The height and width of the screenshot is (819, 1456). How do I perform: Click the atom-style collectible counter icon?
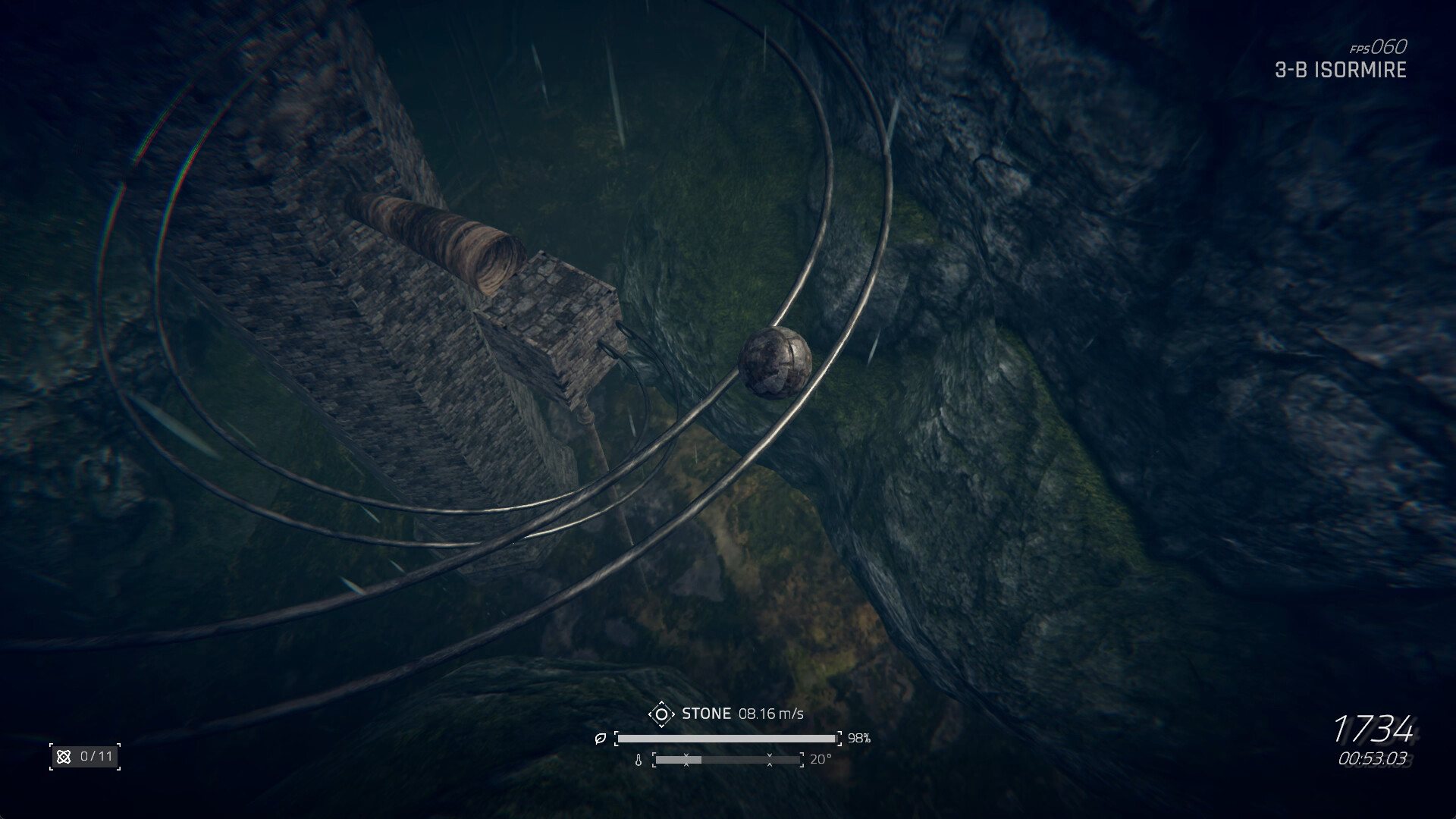(x=64, y=755)
